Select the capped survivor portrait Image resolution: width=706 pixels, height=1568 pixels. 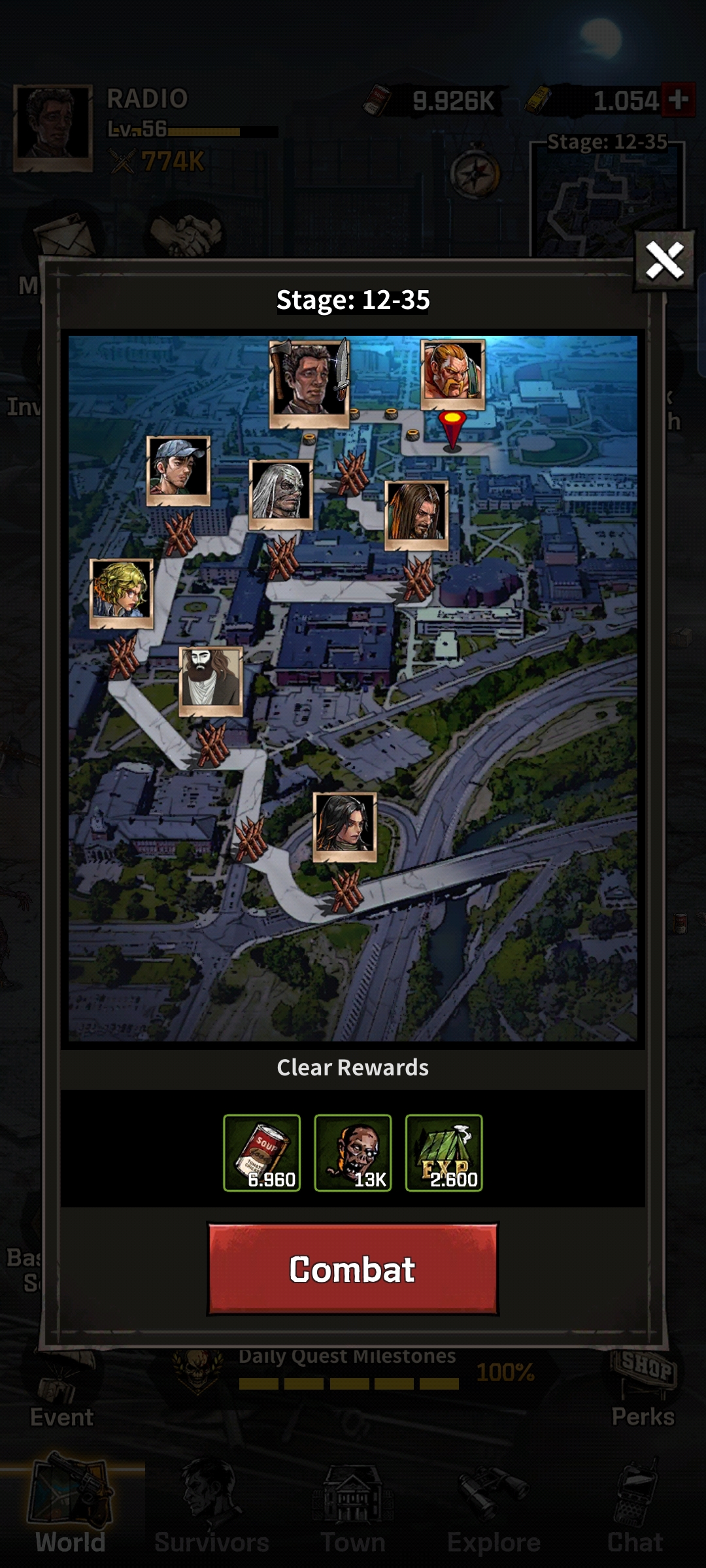tap(178, 469)
